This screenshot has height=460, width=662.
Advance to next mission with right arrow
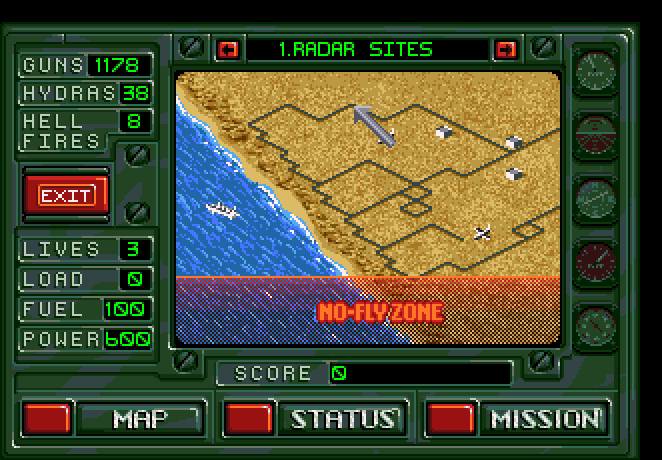click(506, 49)
